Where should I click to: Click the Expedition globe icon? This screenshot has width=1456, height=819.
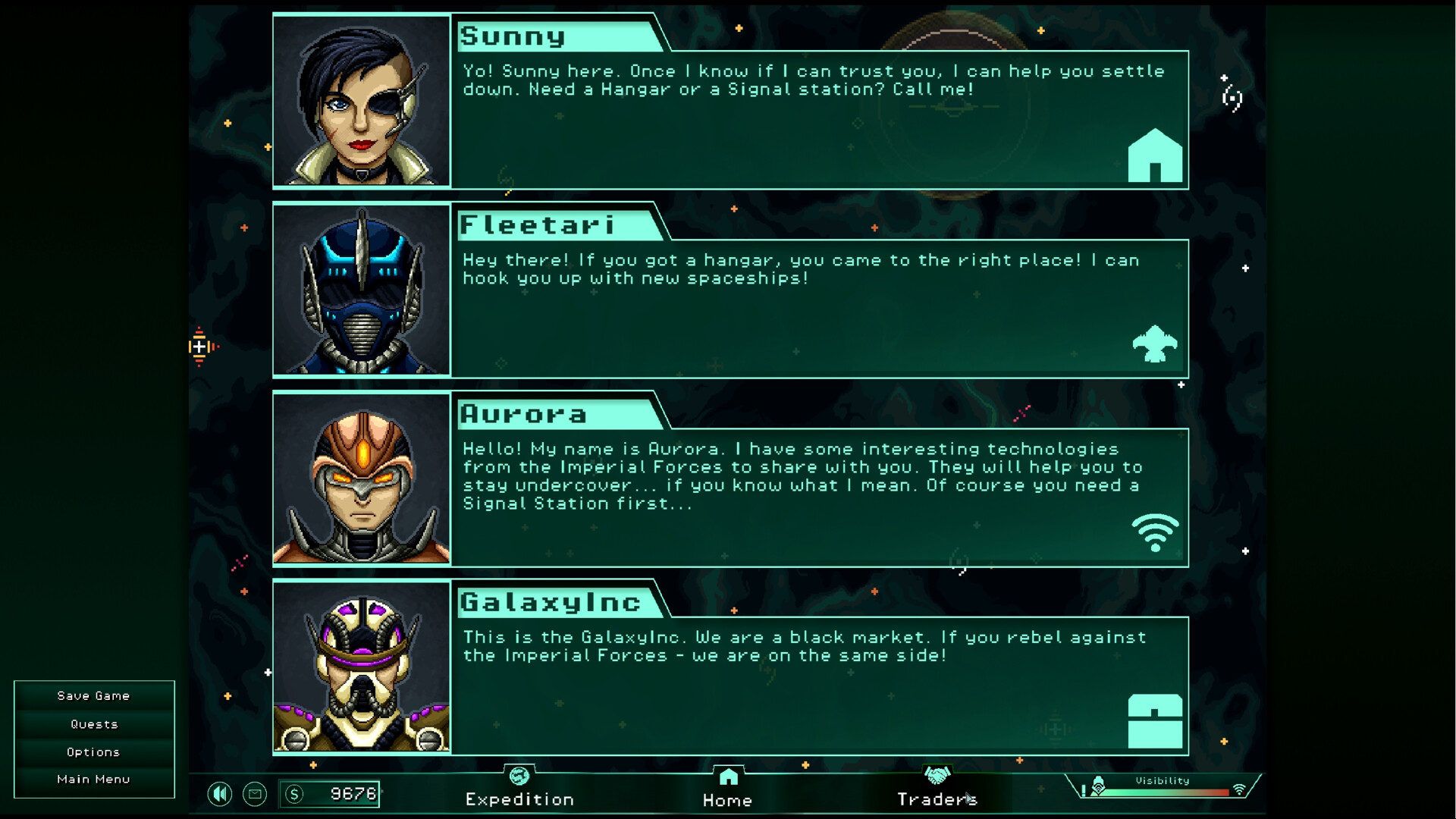coord(519,777)
